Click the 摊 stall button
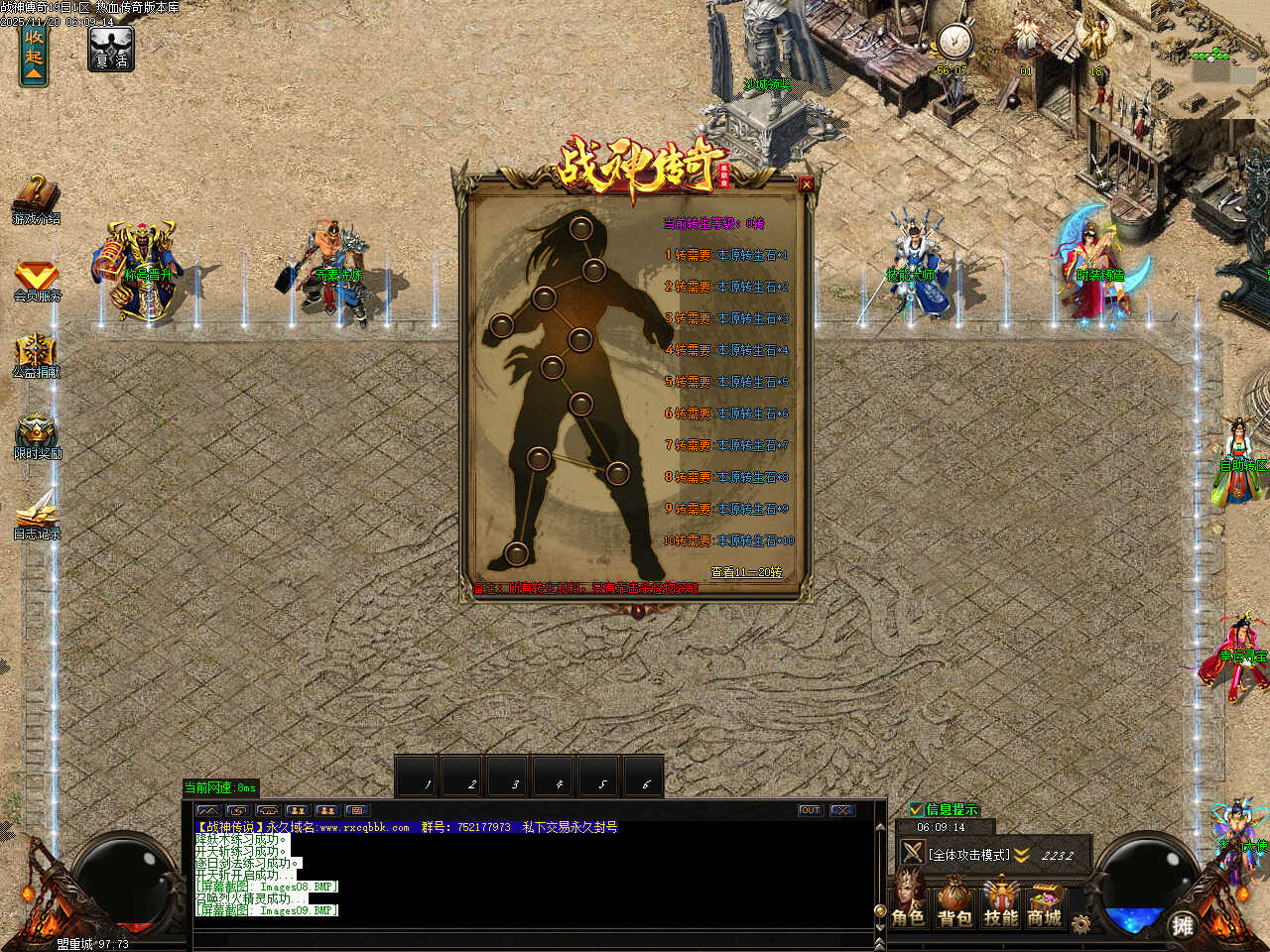Viewport: 1270px width, 952px height. pos(1181,925)
